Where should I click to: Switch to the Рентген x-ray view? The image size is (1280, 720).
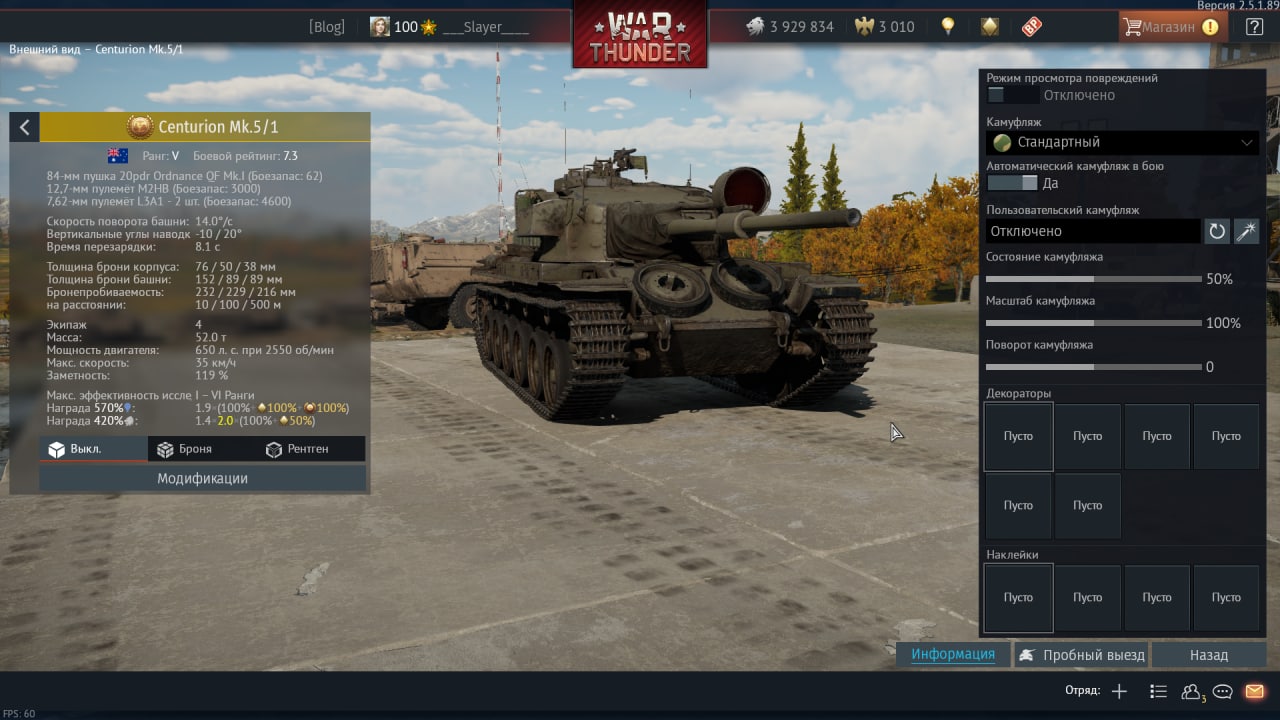click(297, 449)
